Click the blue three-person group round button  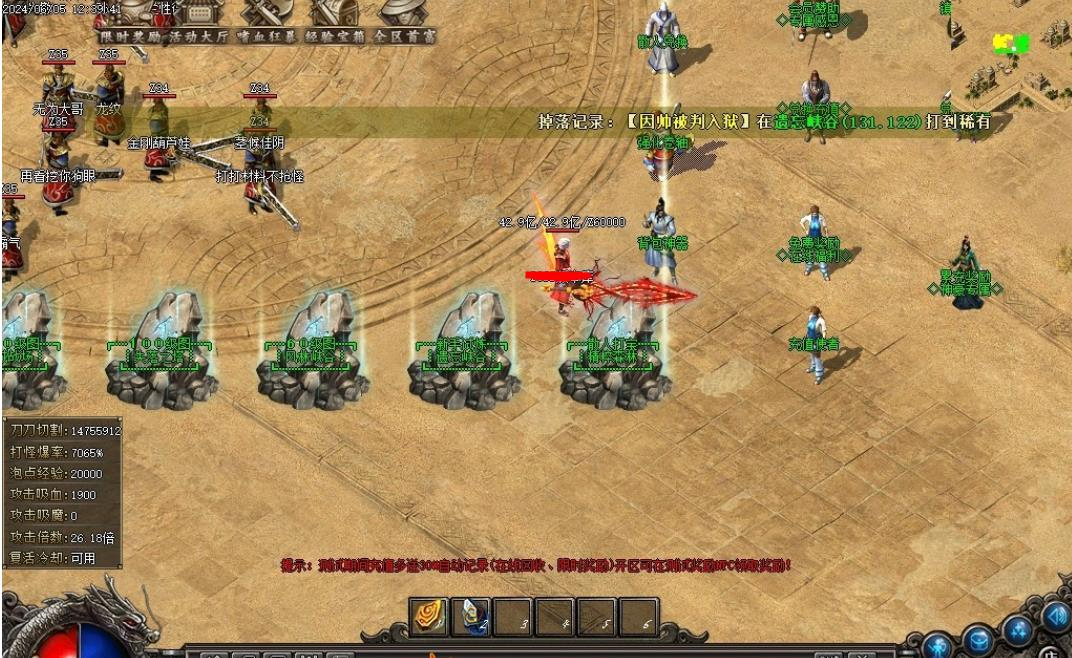pyautogui.click(x=1018, y=629)
